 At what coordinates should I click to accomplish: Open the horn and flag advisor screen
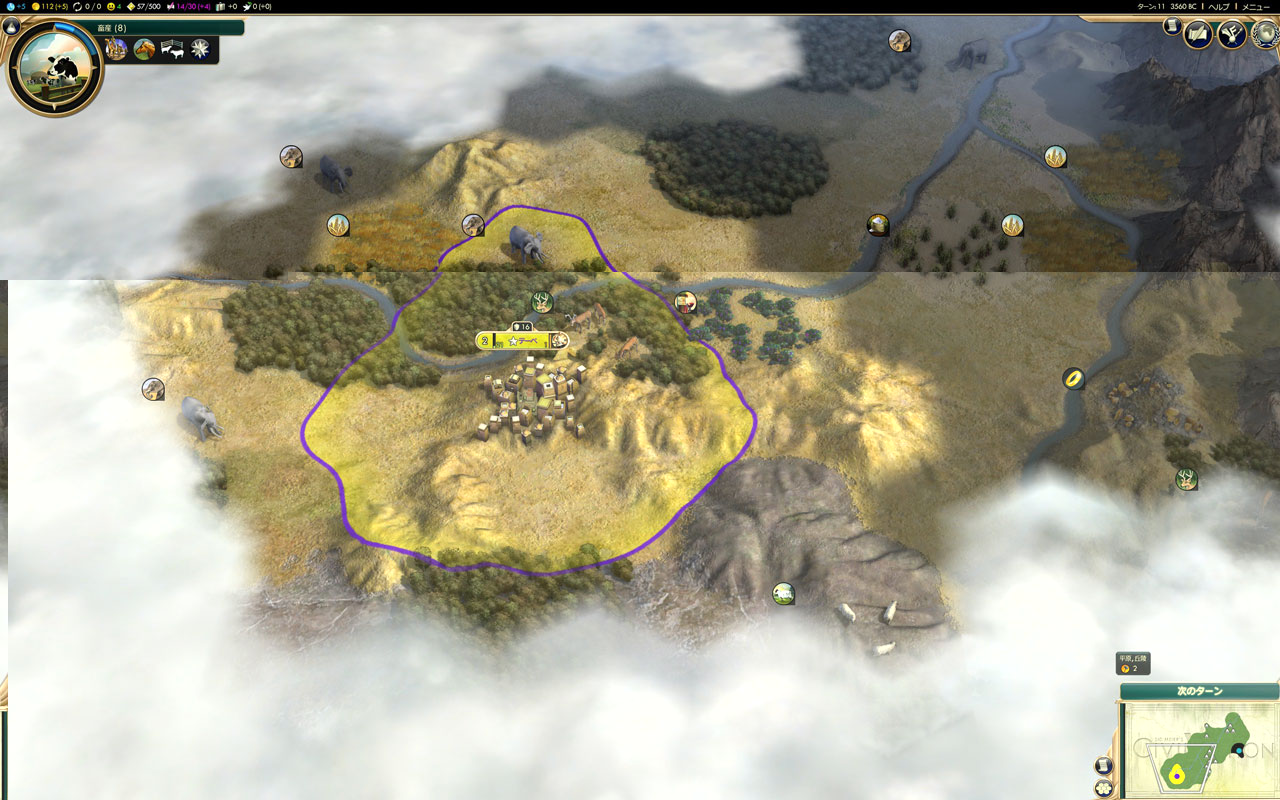coord(1231,35)
